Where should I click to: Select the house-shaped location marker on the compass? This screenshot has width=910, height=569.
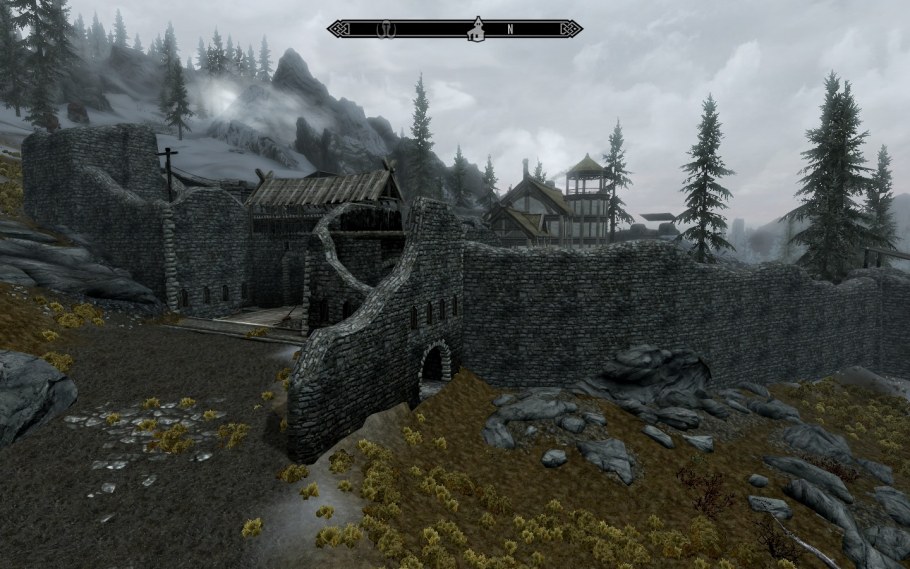(x=478, y=29)
